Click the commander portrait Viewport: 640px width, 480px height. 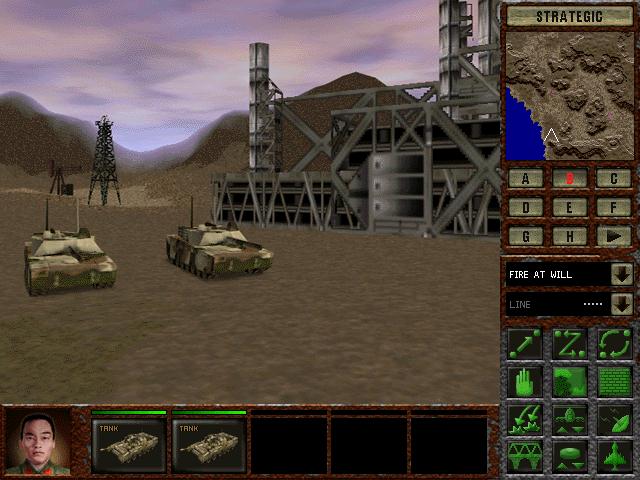point(38,441)
